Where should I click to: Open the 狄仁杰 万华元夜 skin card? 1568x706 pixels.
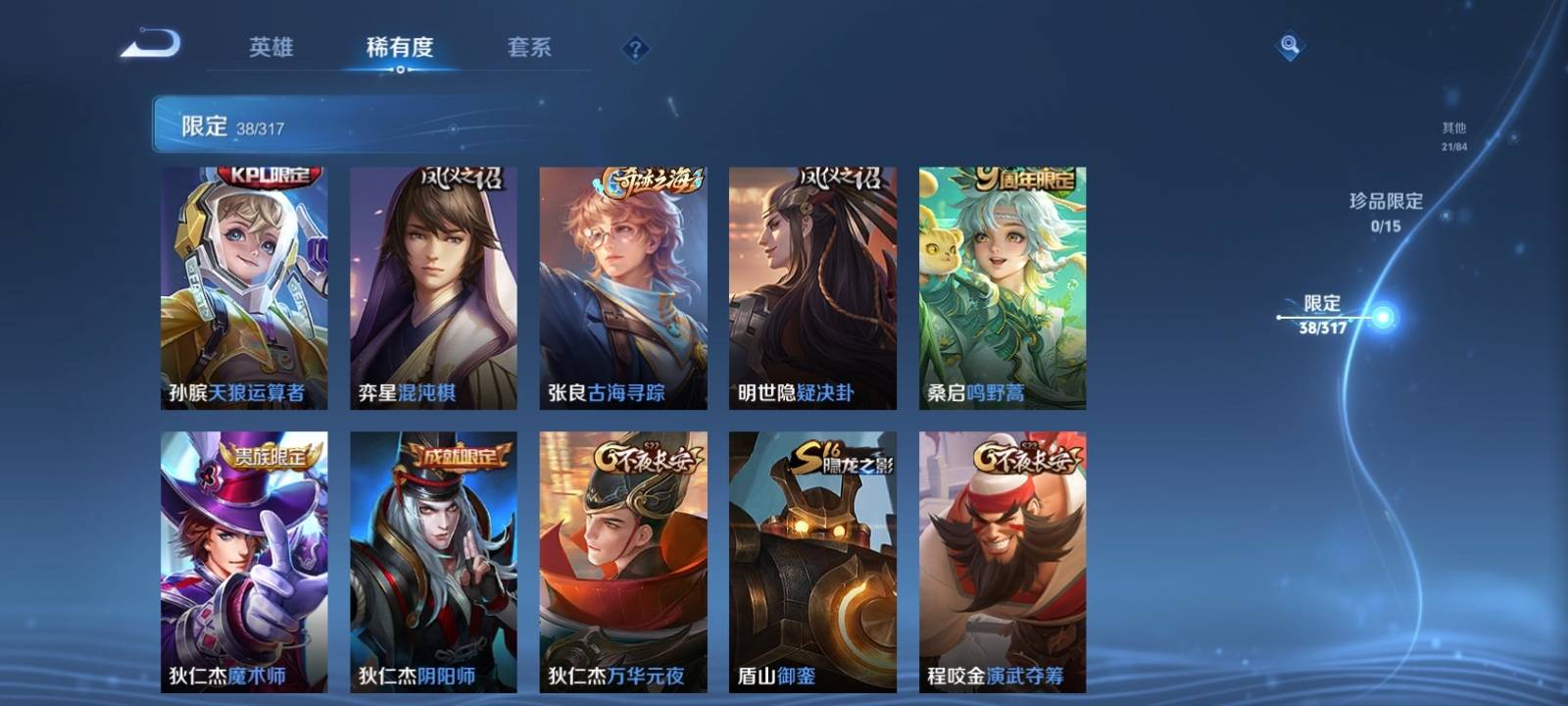[x=622, y=561]
